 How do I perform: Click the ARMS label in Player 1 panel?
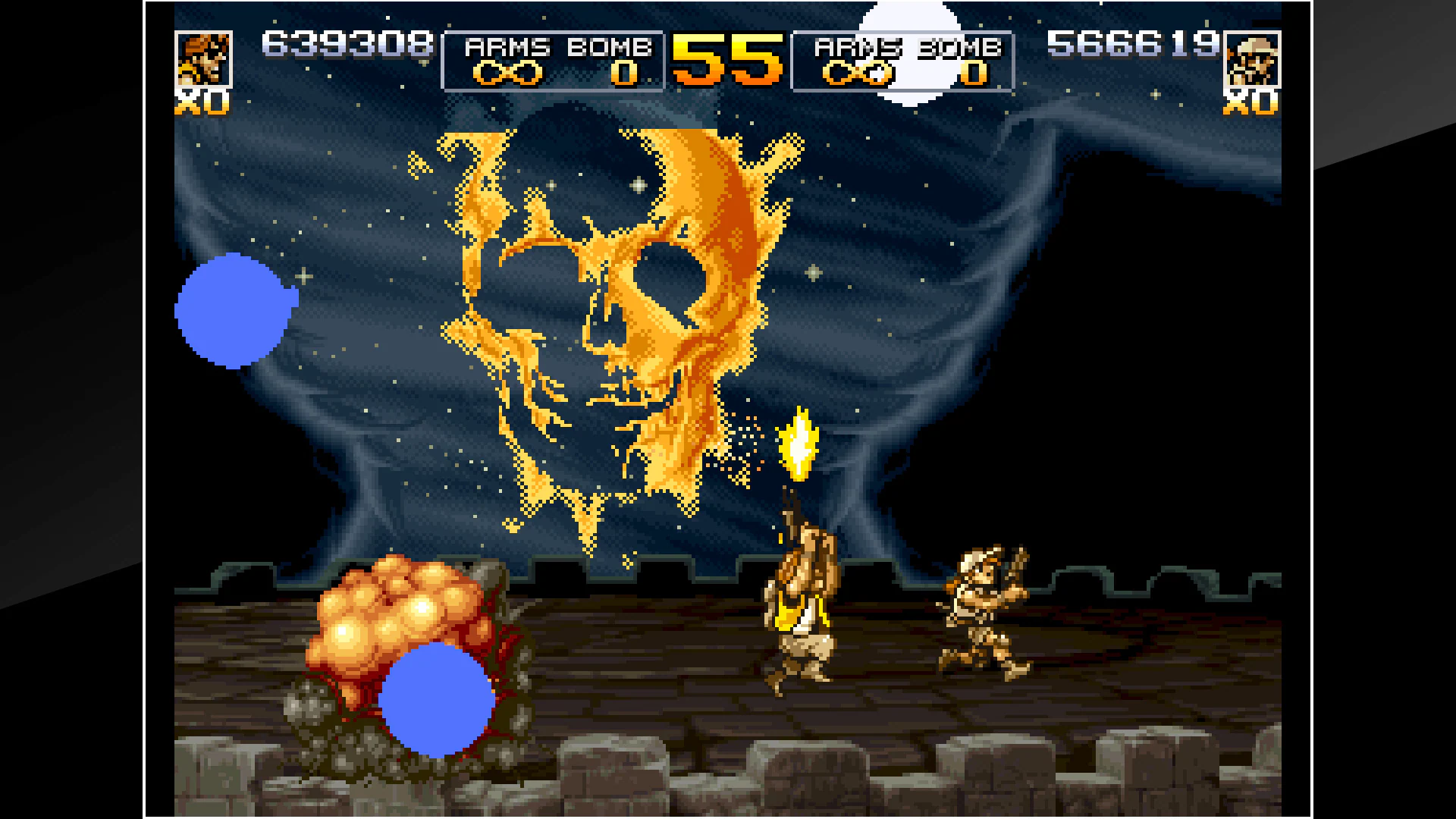(x=507, y=47)
